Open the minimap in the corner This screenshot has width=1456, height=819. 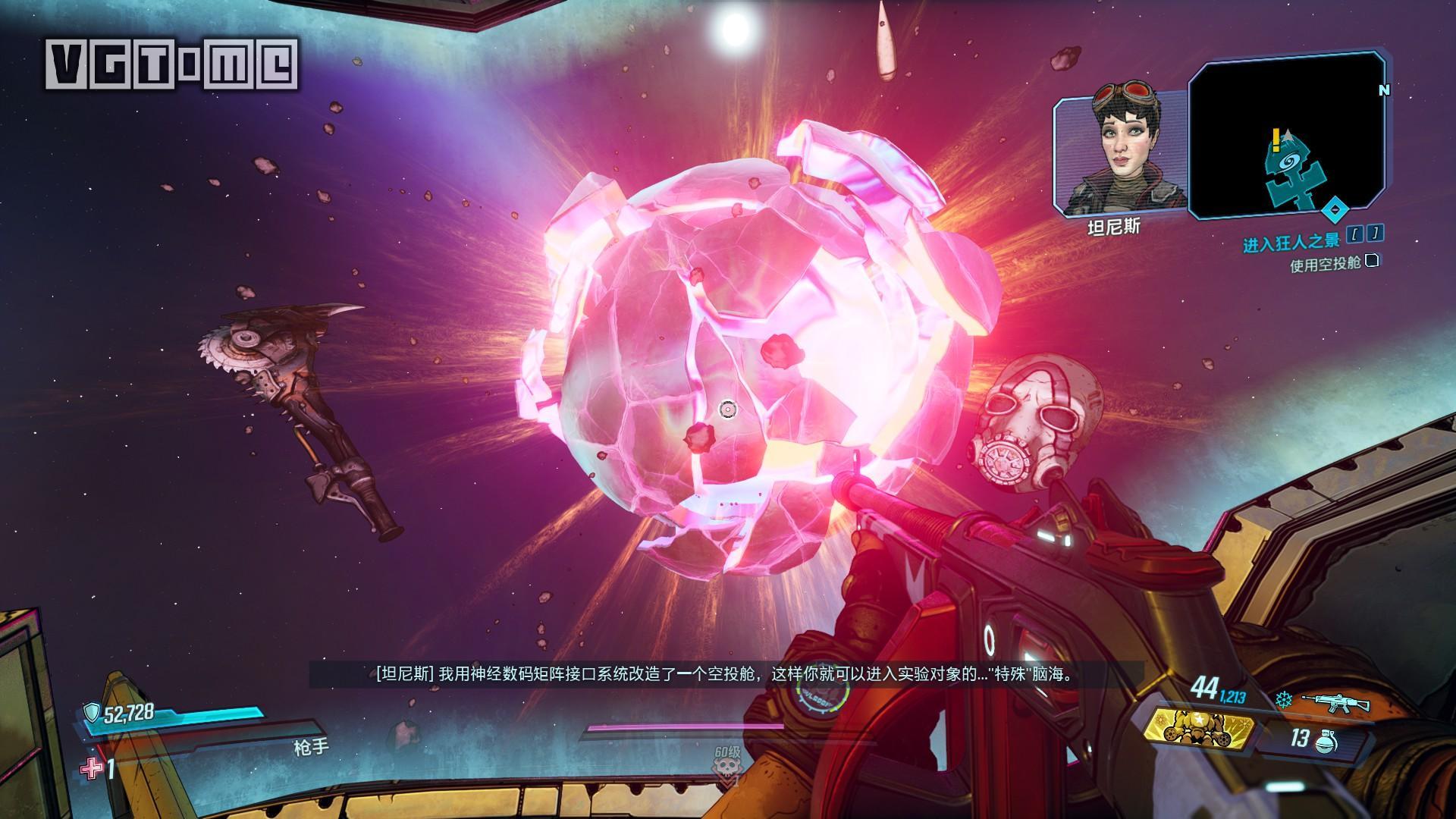[x=1285, y=136]
